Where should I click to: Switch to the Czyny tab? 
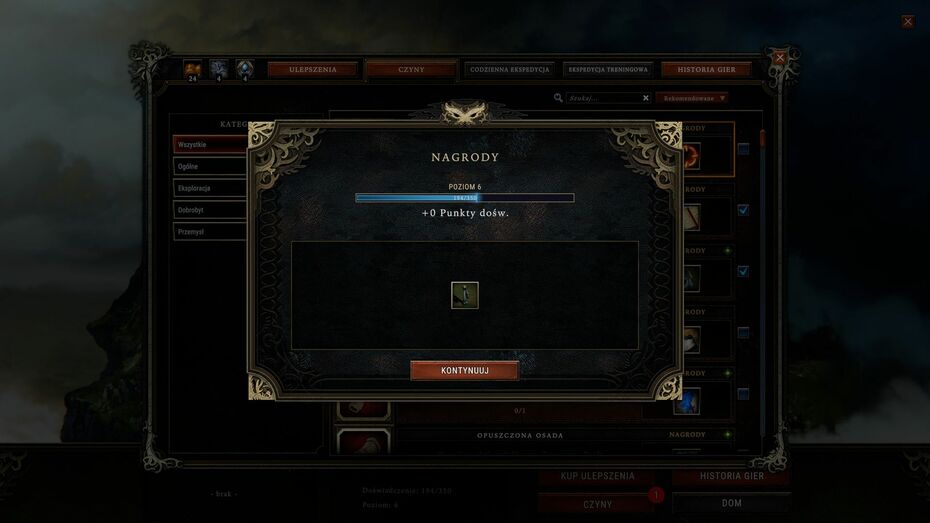click(410, 70)
